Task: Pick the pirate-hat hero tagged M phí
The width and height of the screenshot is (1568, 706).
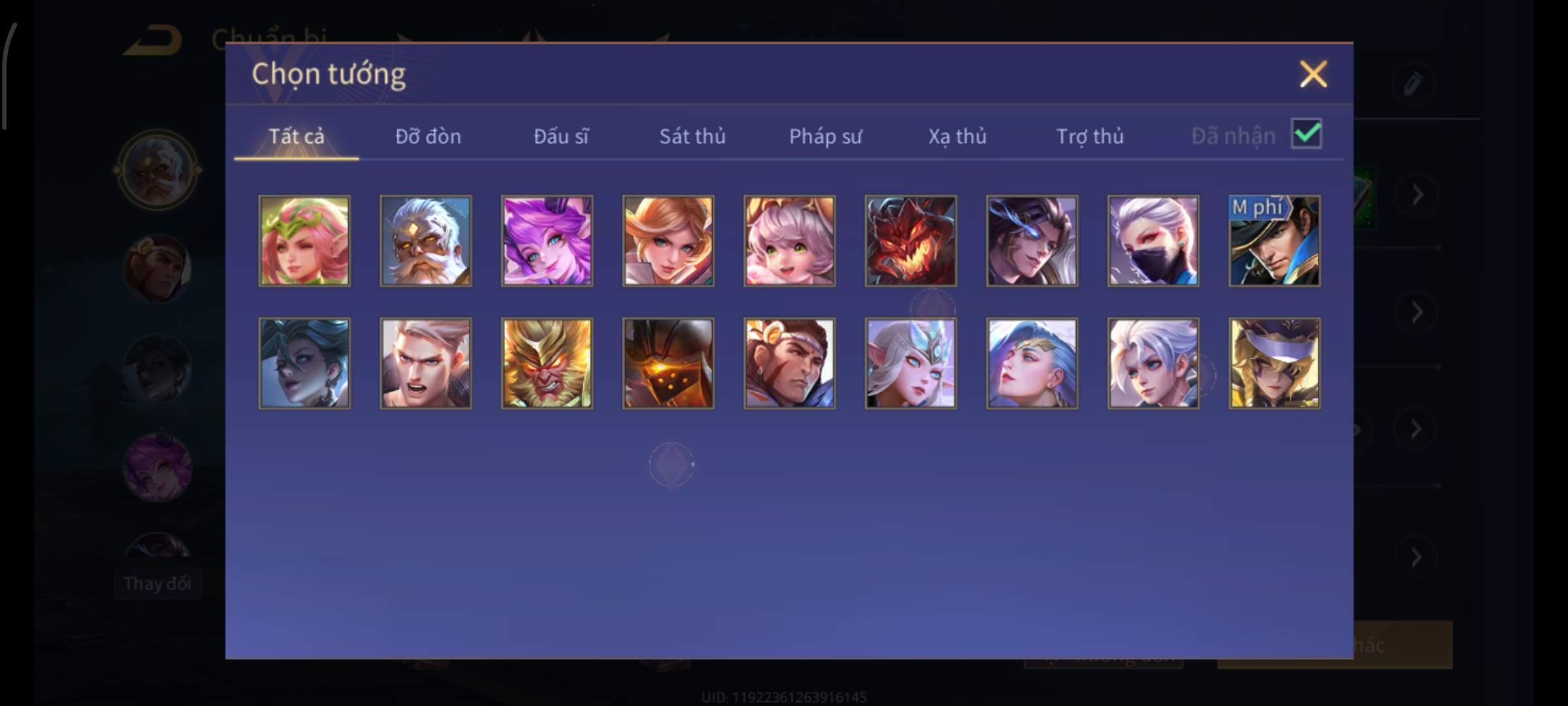Action: [1274, 241]
